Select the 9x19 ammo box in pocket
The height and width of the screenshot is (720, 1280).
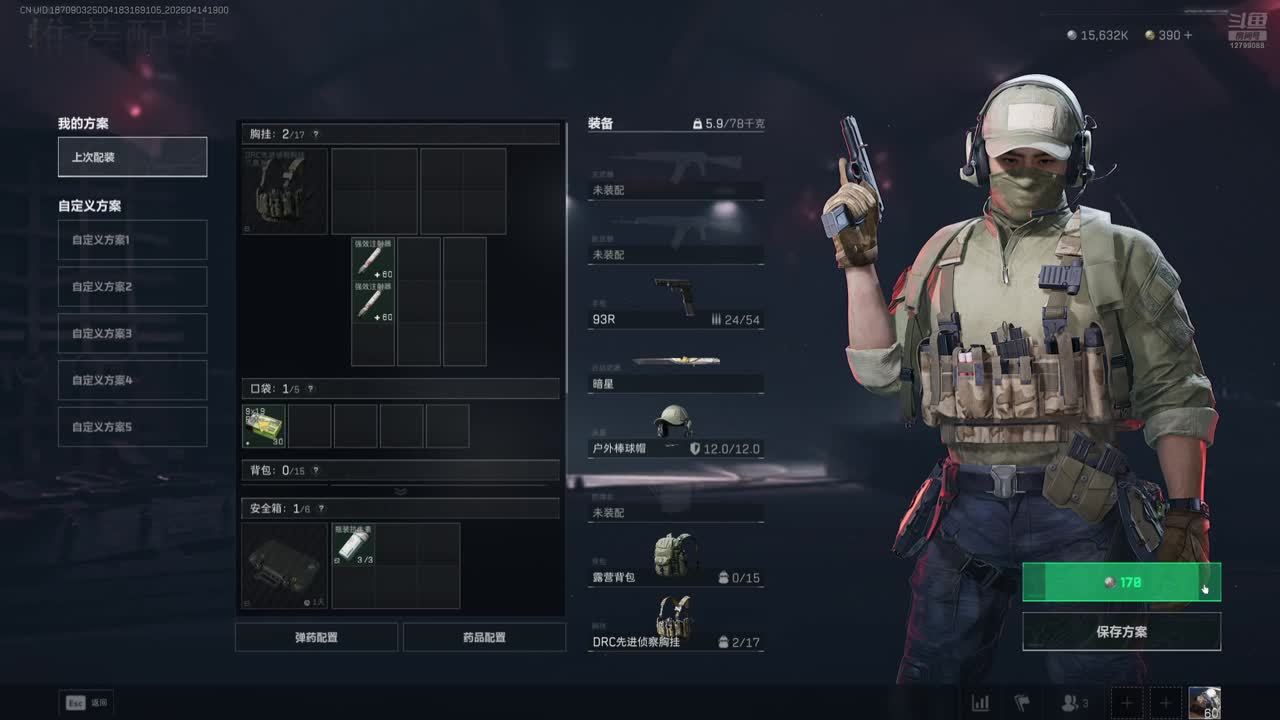coord(264,426)
